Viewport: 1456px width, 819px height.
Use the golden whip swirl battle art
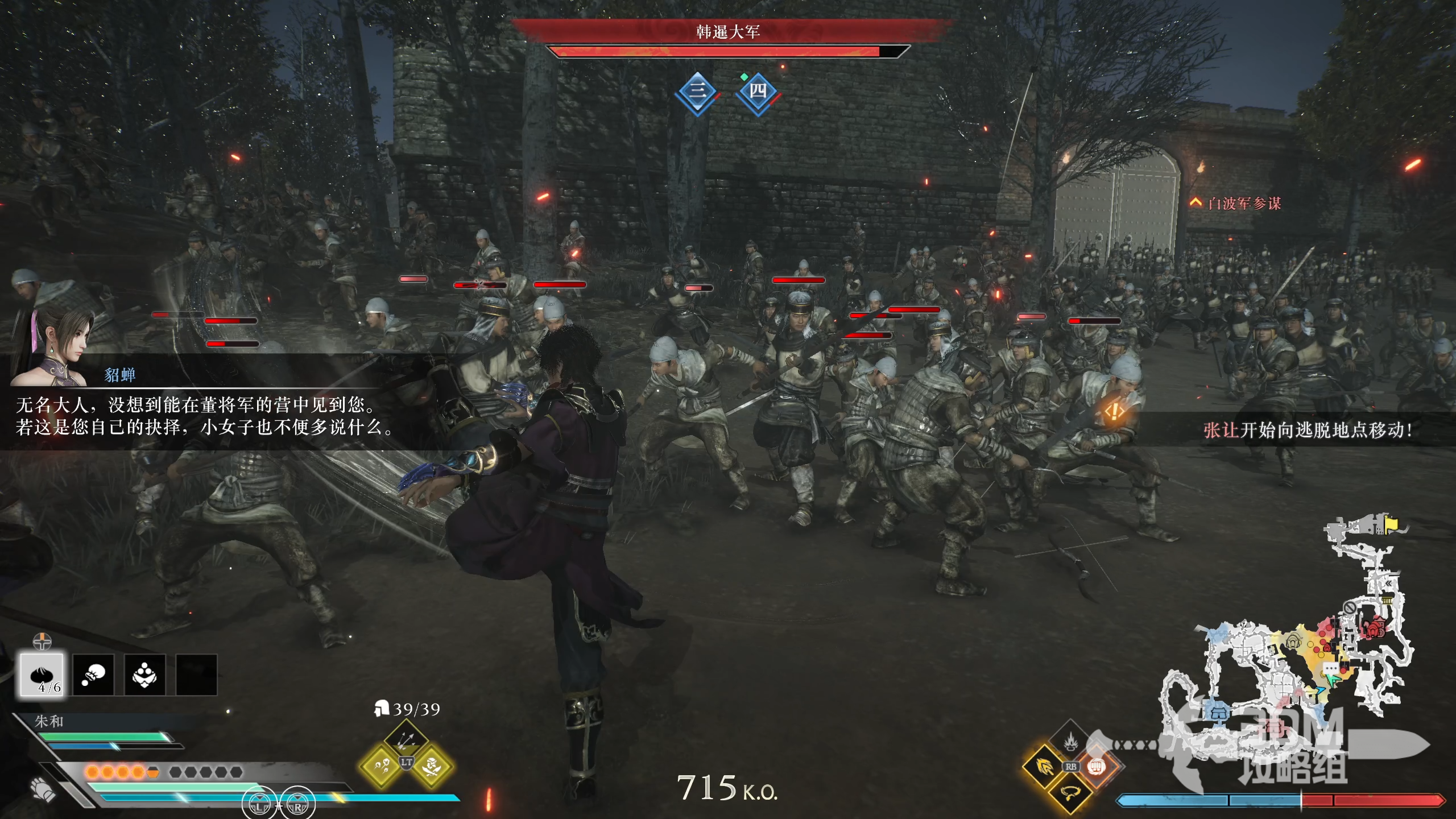1070,792
